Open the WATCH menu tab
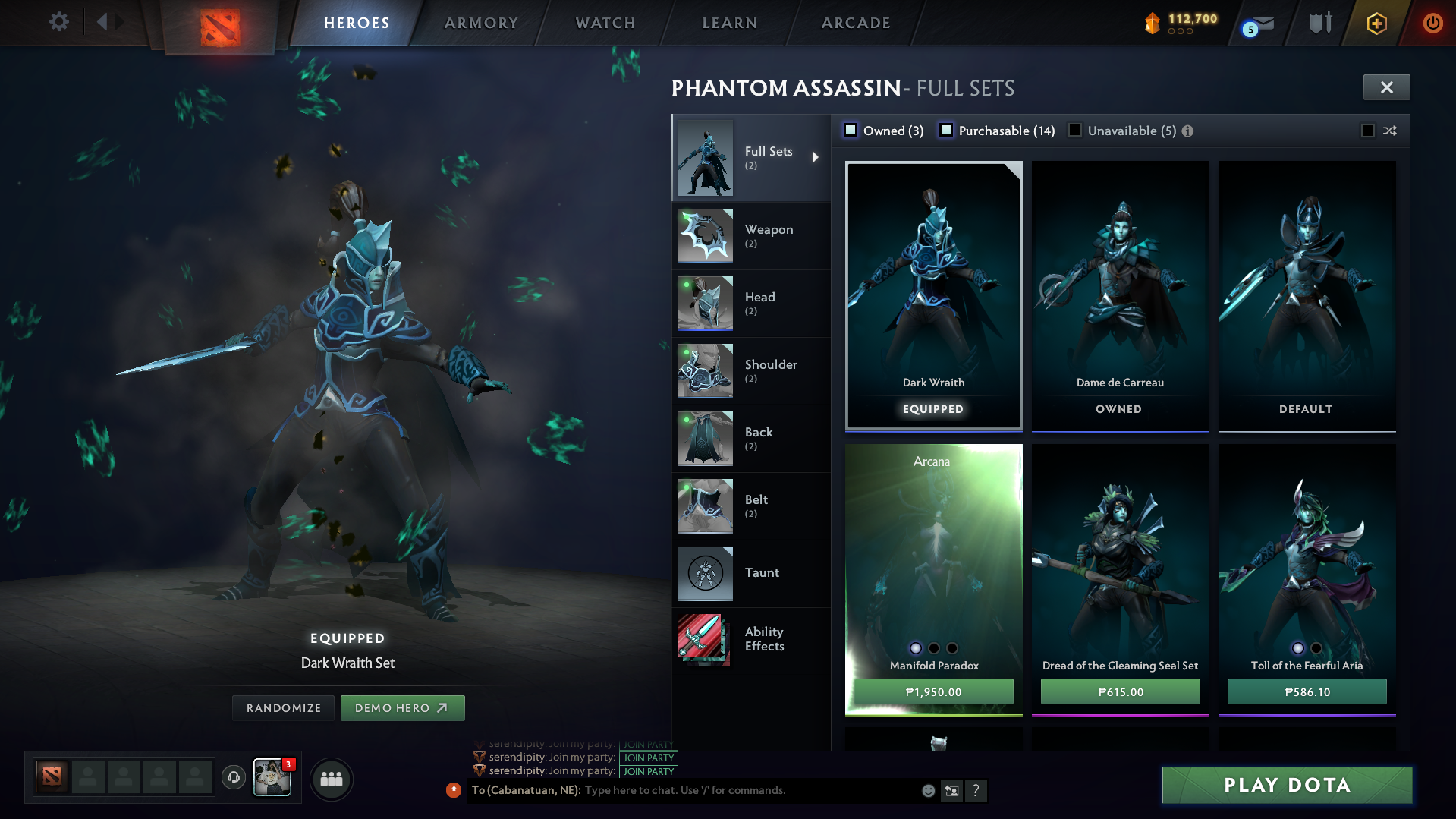This screenshot has height=819, width=1456. 604,22
